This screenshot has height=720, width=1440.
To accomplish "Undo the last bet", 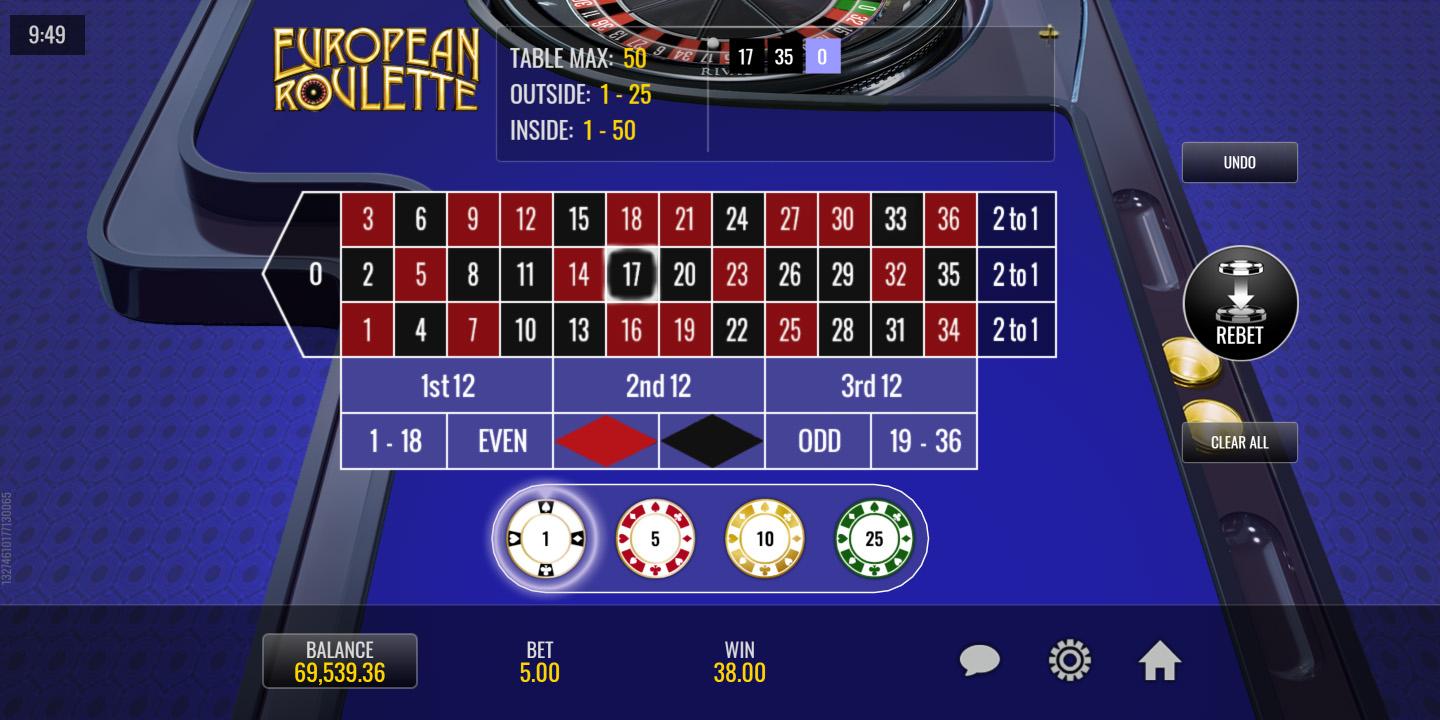I will 1239,162.
